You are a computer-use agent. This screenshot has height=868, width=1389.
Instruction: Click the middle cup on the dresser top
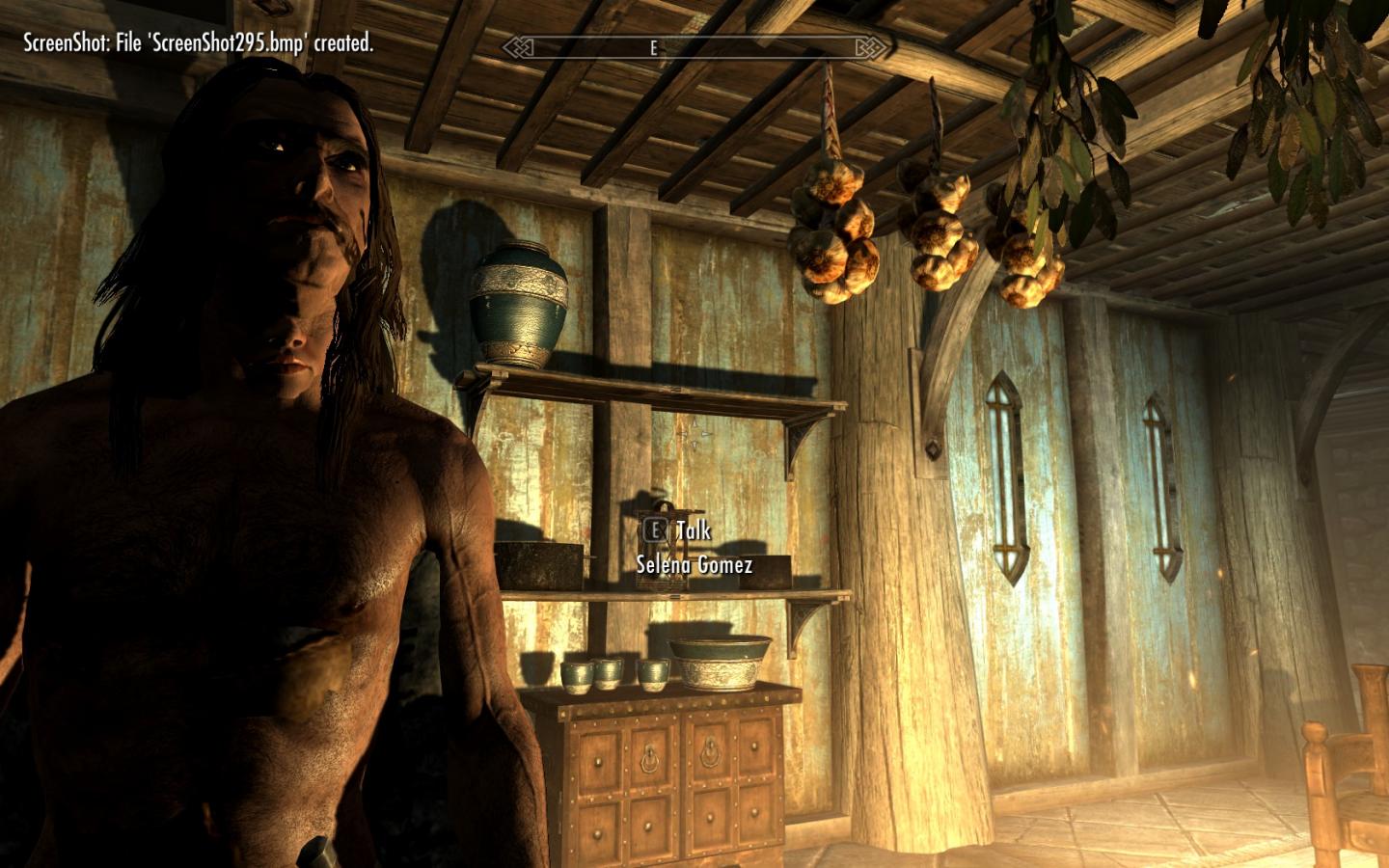click(607, 675)
